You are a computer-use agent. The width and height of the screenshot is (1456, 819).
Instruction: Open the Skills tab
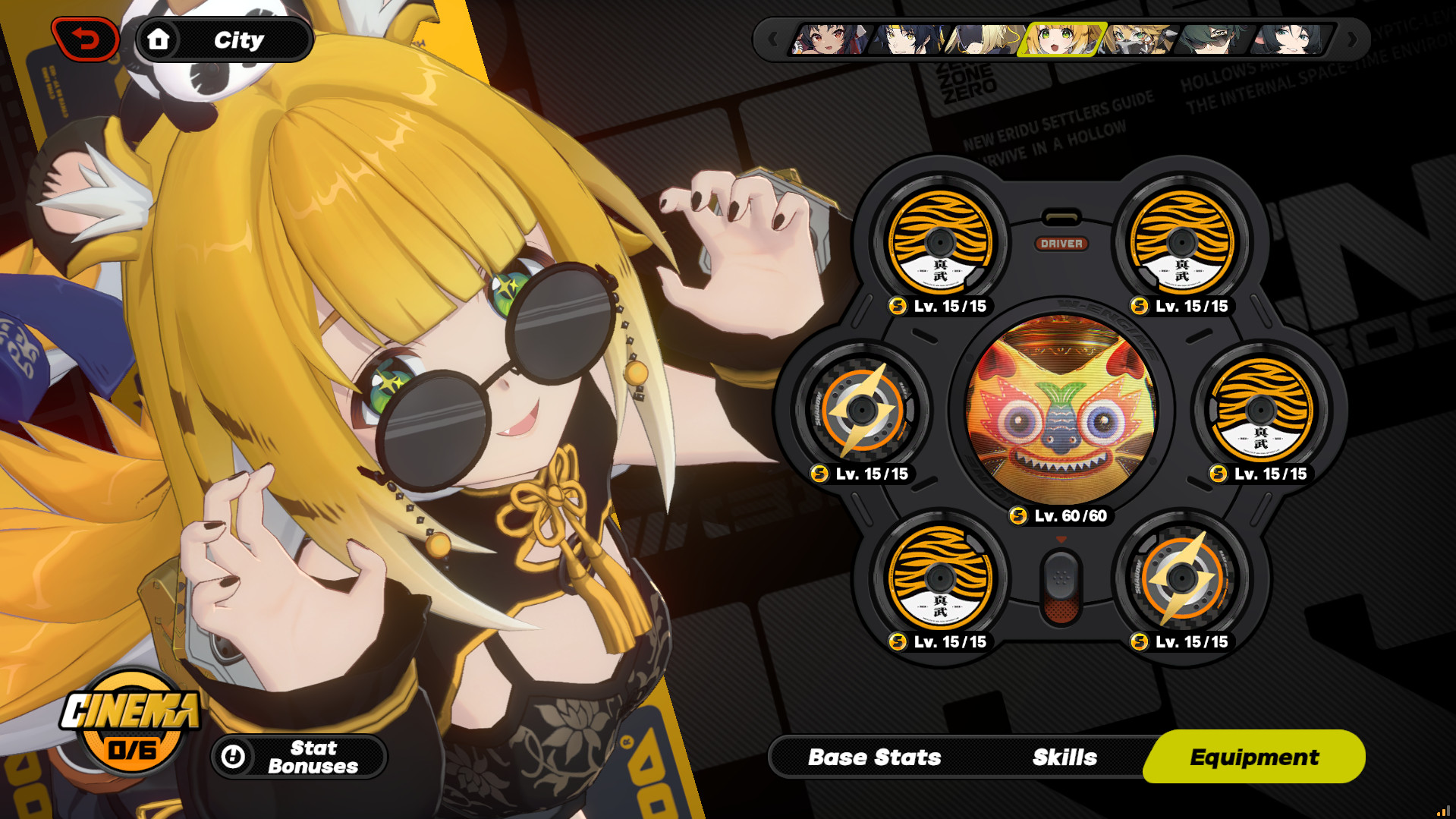1062,756
